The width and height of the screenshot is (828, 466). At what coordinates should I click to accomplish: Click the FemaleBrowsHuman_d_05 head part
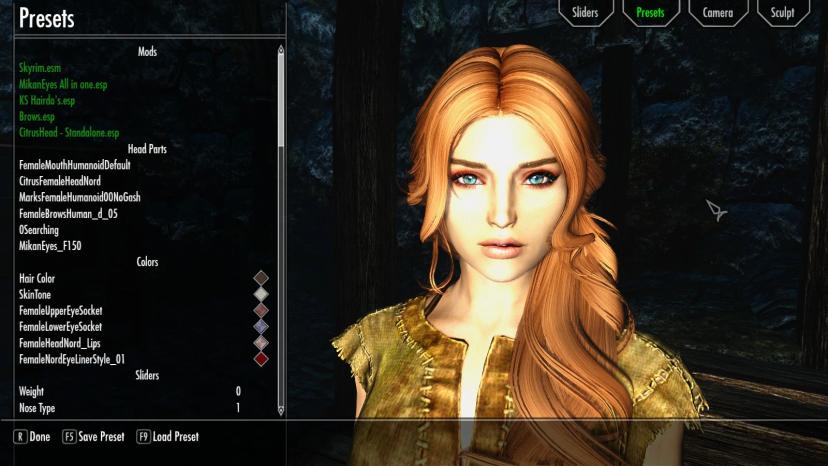click(x=68, y=213)
